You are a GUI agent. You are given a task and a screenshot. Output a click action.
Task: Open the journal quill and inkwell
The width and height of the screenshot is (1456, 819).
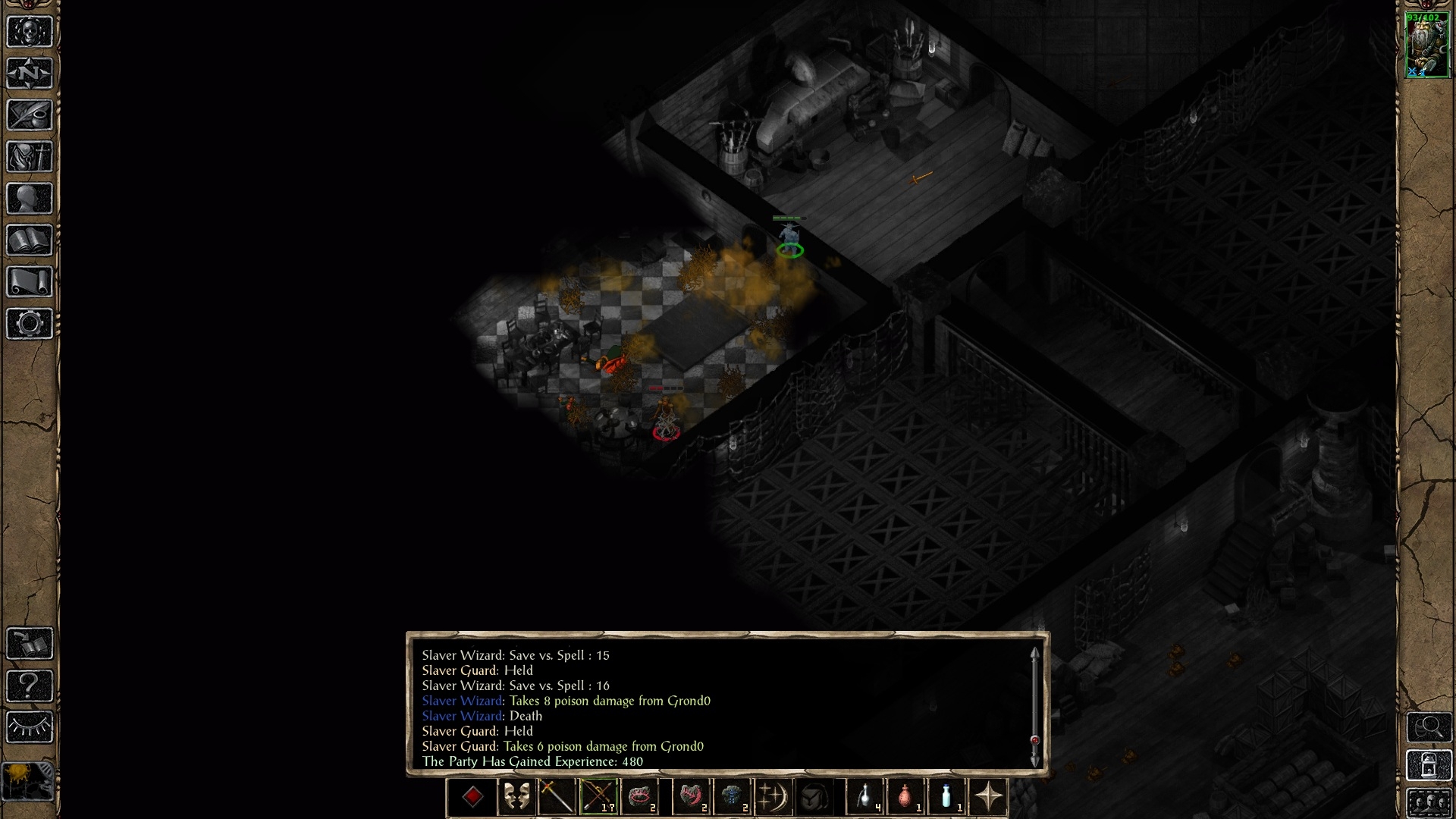point(30,115)
